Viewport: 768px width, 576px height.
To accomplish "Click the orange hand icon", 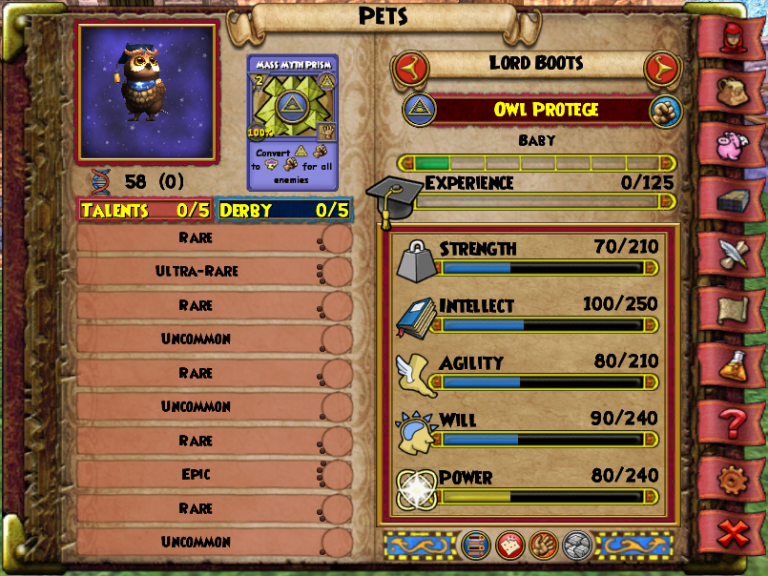I will 543,544.
